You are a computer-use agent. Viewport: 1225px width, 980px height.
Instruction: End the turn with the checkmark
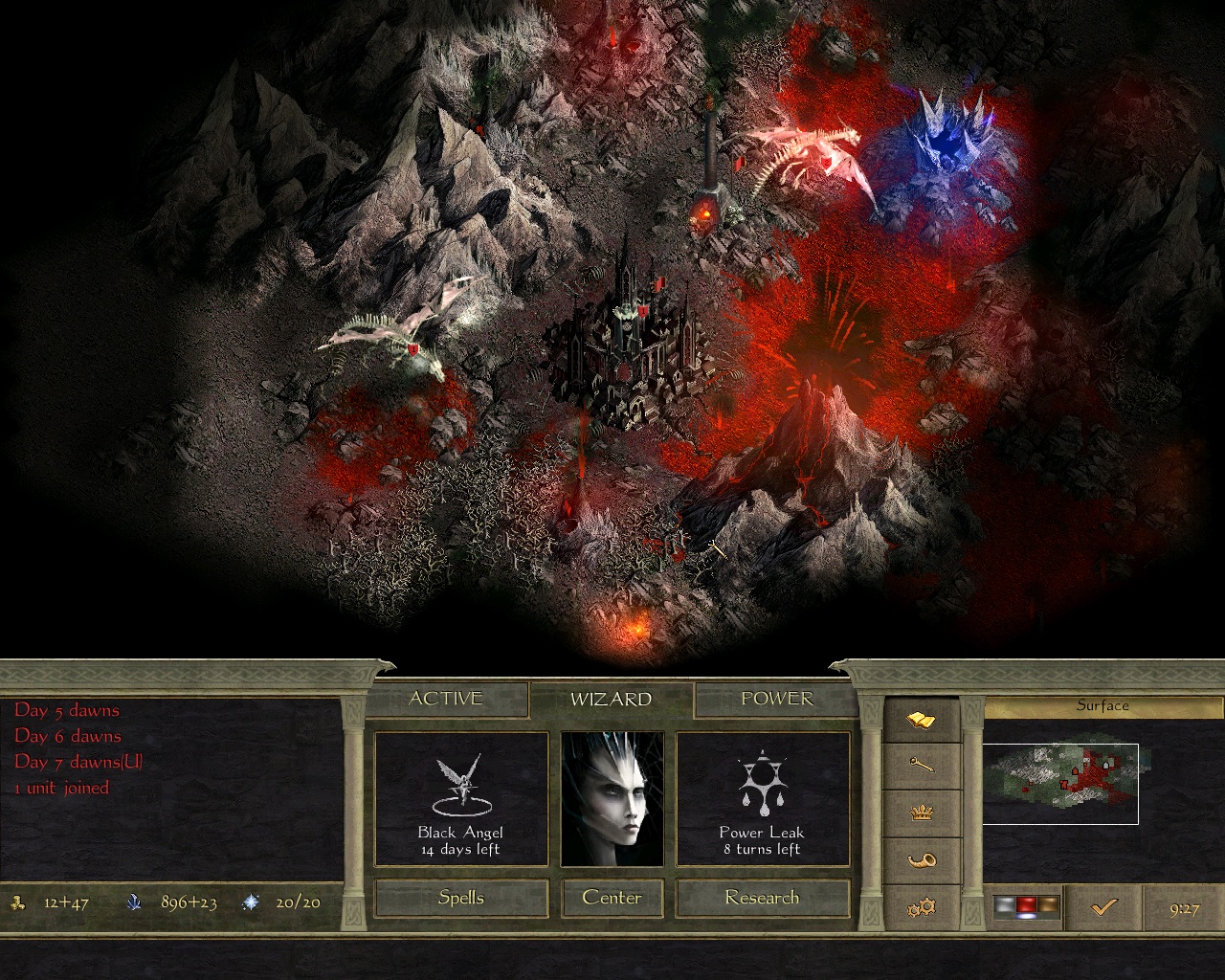1103,906
